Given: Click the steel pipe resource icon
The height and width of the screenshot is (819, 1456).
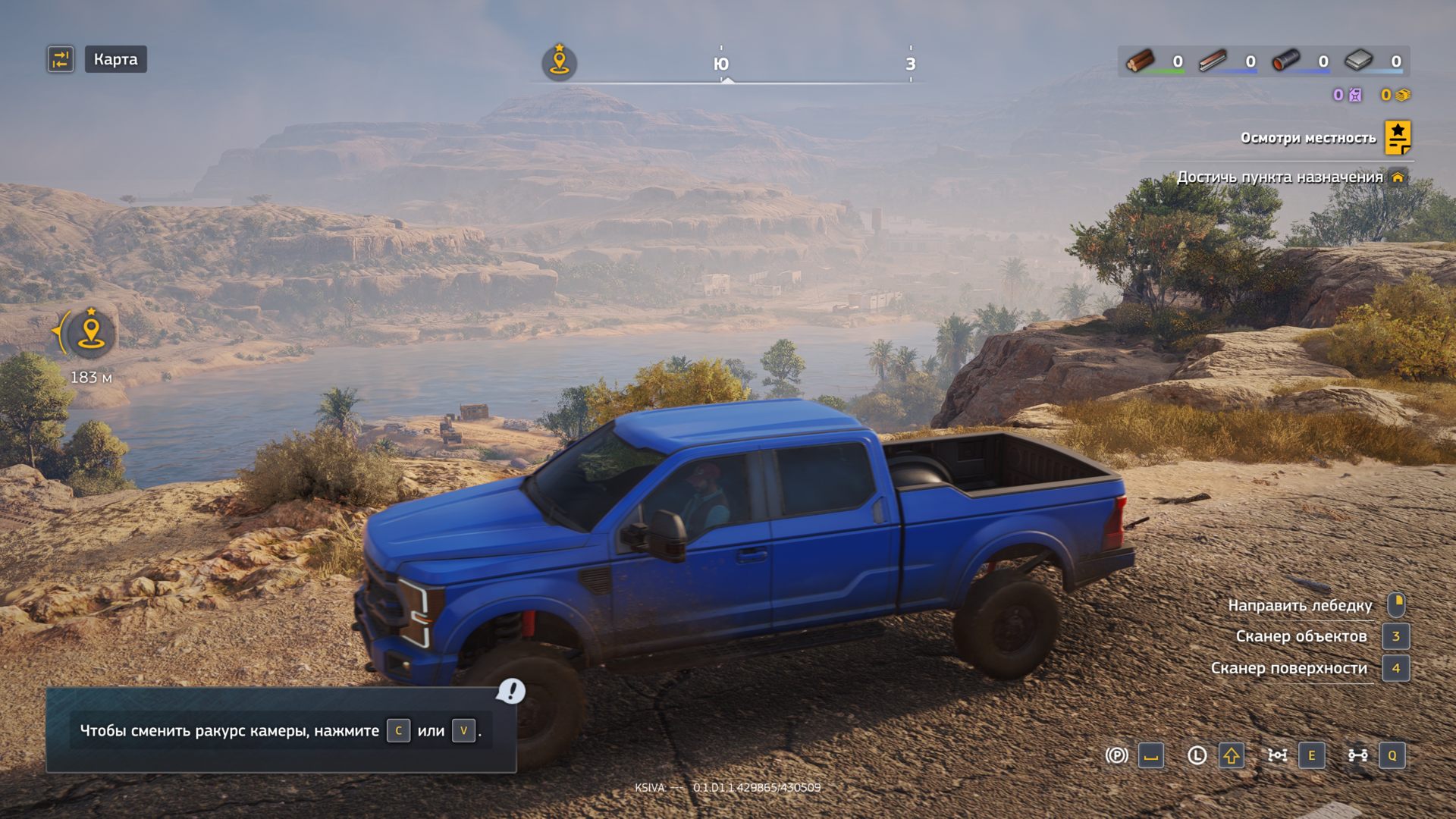Looking at the screenshot, I should [1285, 61].
